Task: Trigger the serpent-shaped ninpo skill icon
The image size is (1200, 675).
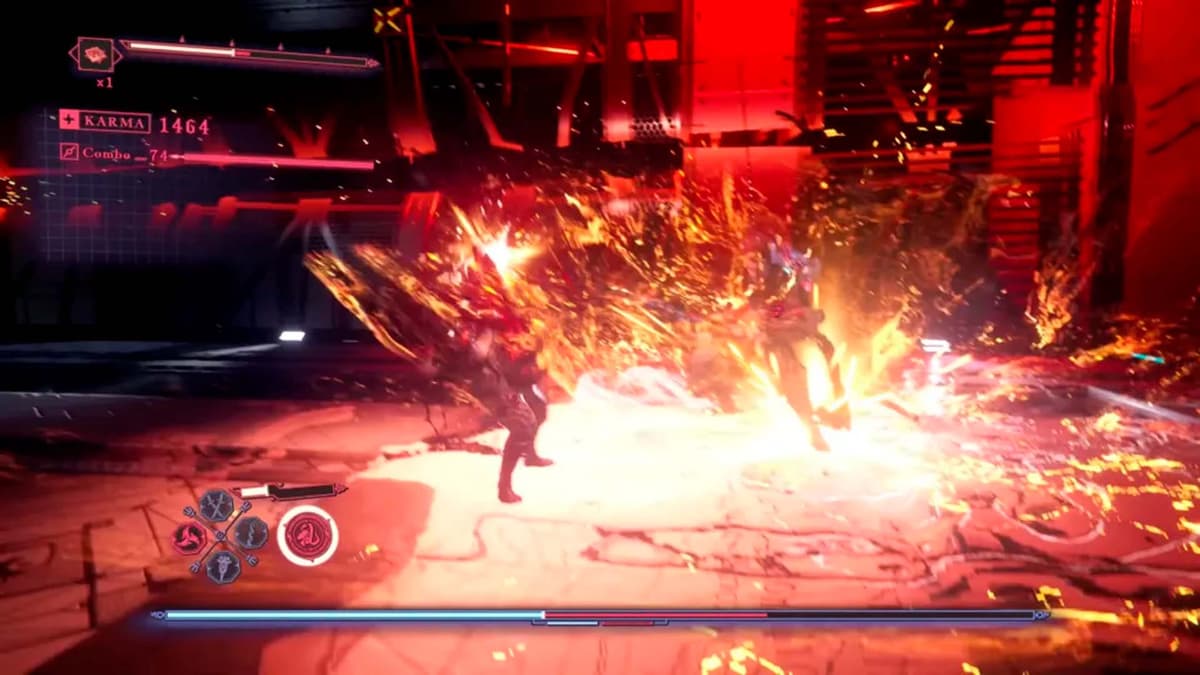Action: tap(251, 533)
